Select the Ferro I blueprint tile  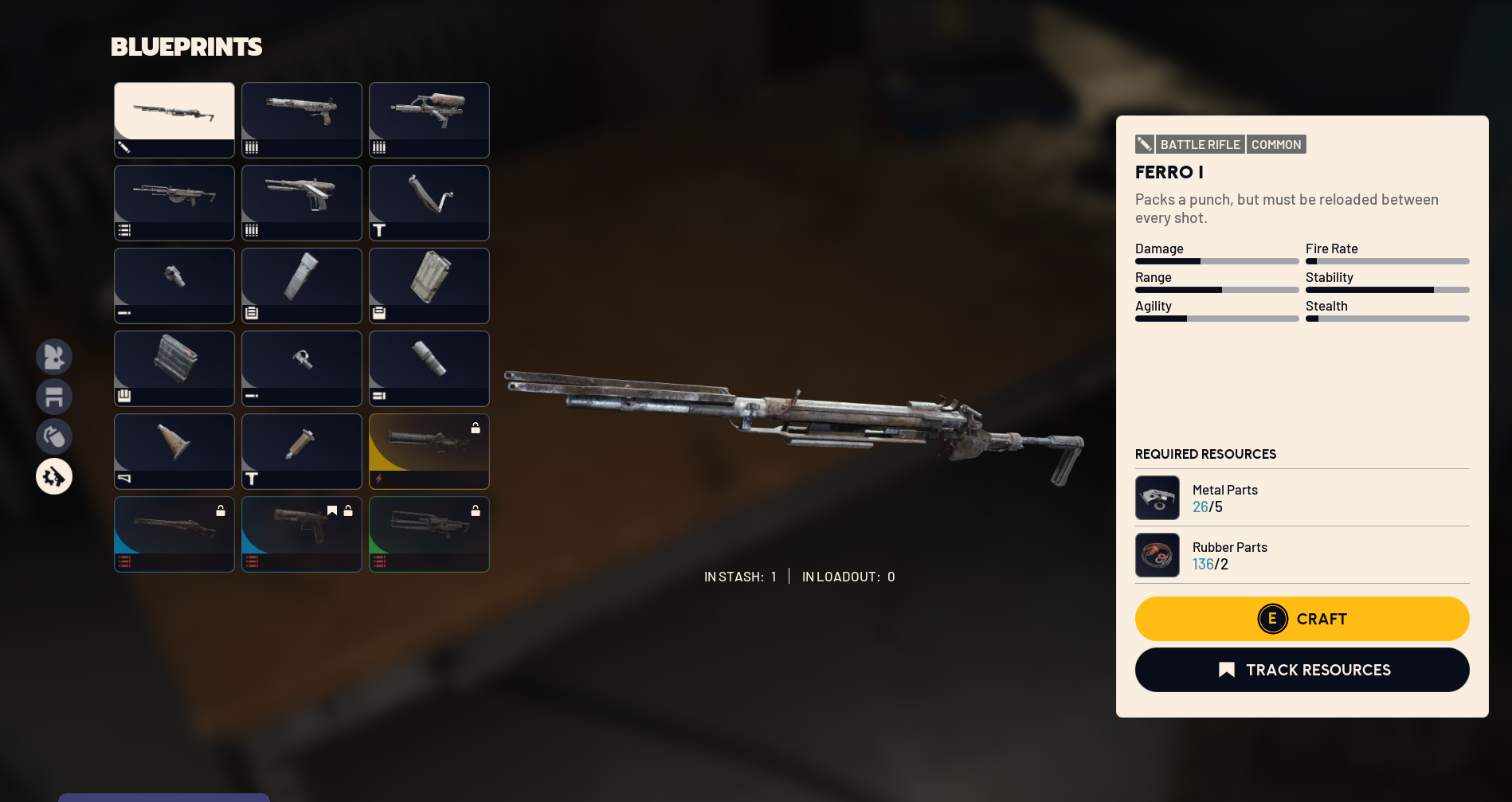click(x=174, y=119)
